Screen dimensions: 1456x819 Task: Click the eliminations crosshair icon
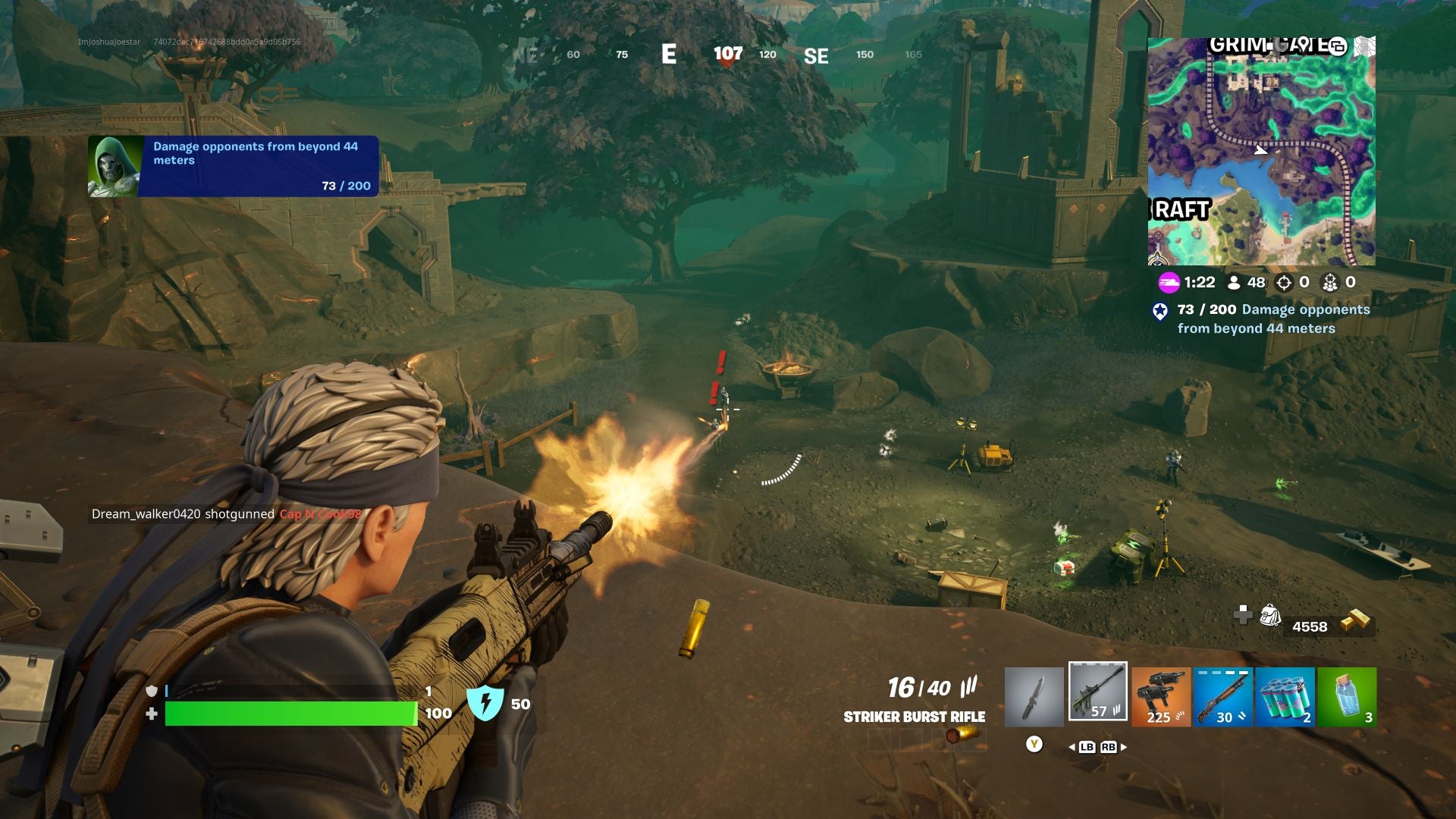[x=1283, y=282]
